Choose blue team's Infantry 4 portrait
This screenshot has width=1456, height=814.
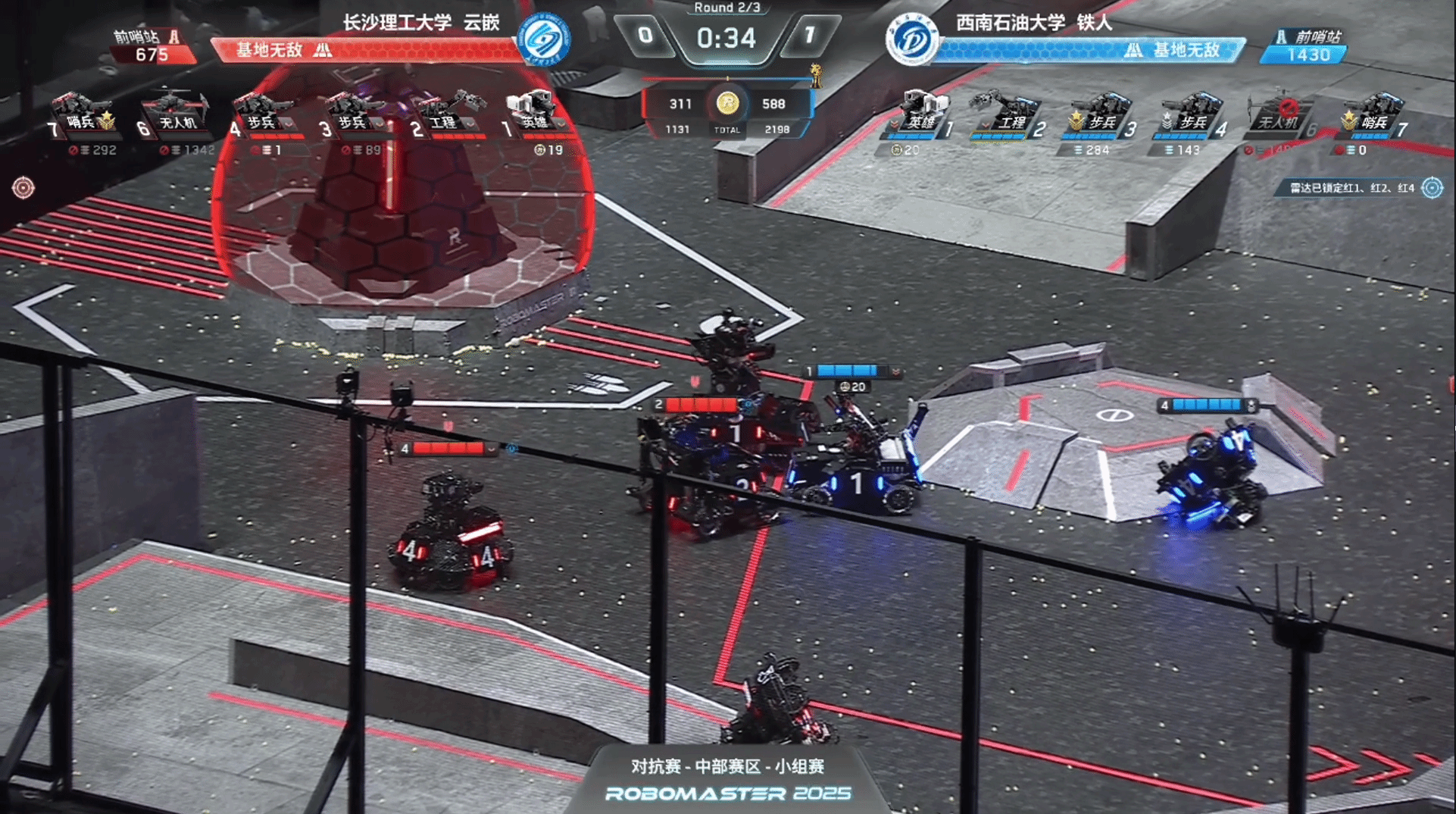(1191, 114)
